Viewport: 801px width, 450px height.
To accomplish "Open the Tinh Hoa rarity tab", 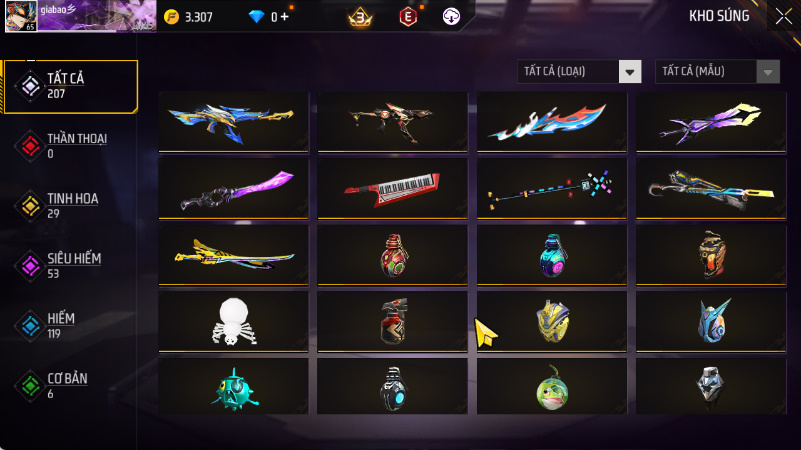I will pos(71,205).
